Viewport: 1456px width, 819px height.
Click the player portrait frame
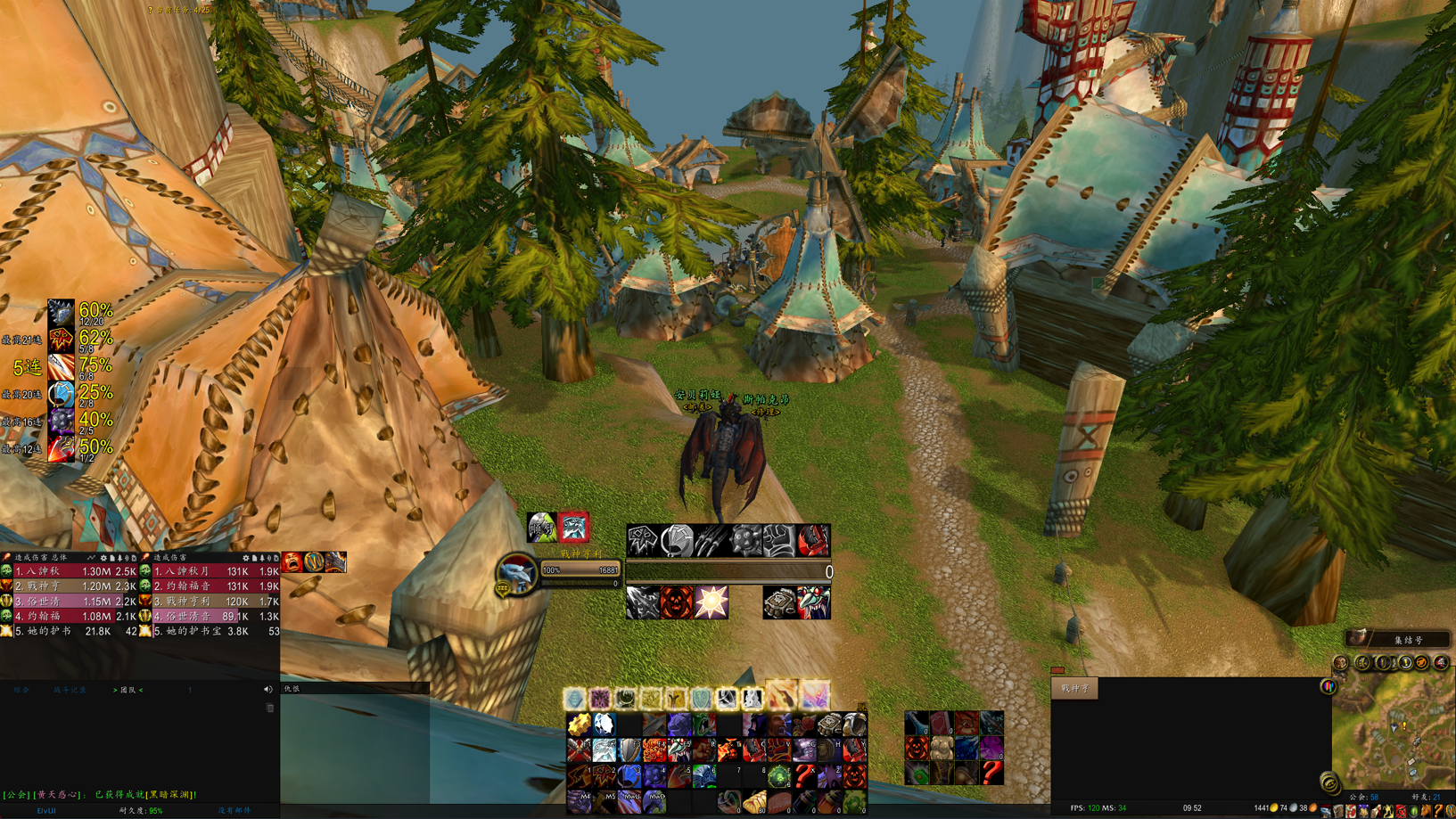pyautogui.click(x=516, y=573)
